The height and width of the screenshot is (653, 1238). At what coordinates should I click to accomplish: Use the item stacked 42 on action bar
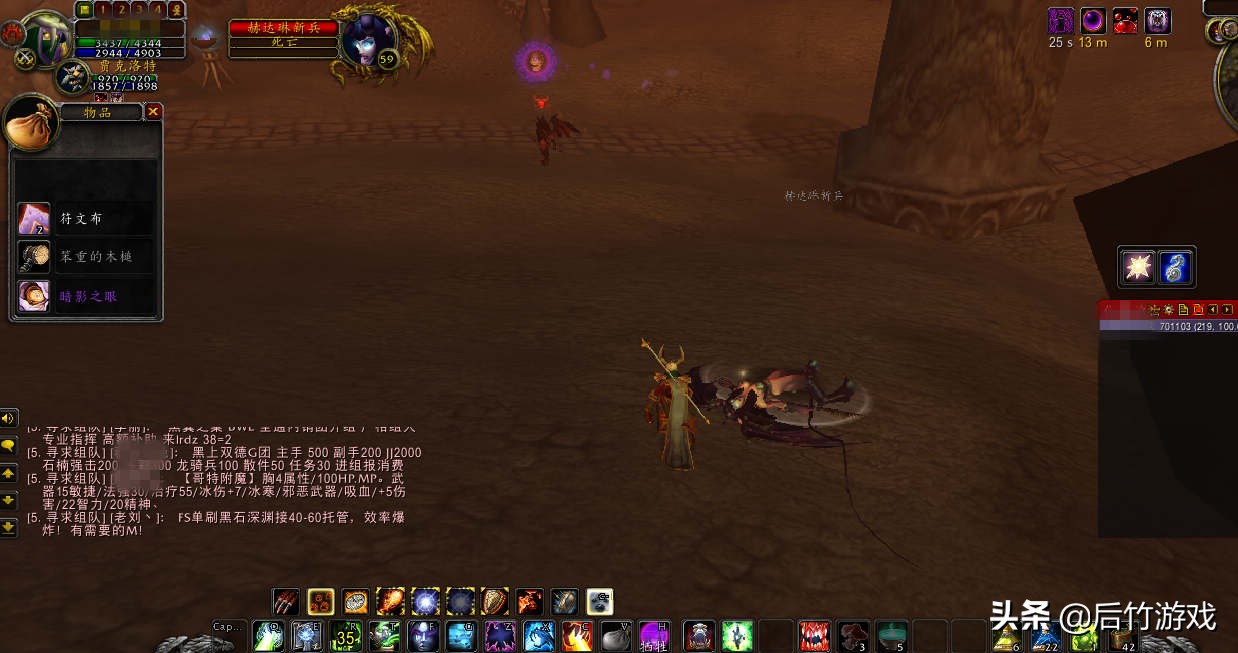[x=1122, y=636]
